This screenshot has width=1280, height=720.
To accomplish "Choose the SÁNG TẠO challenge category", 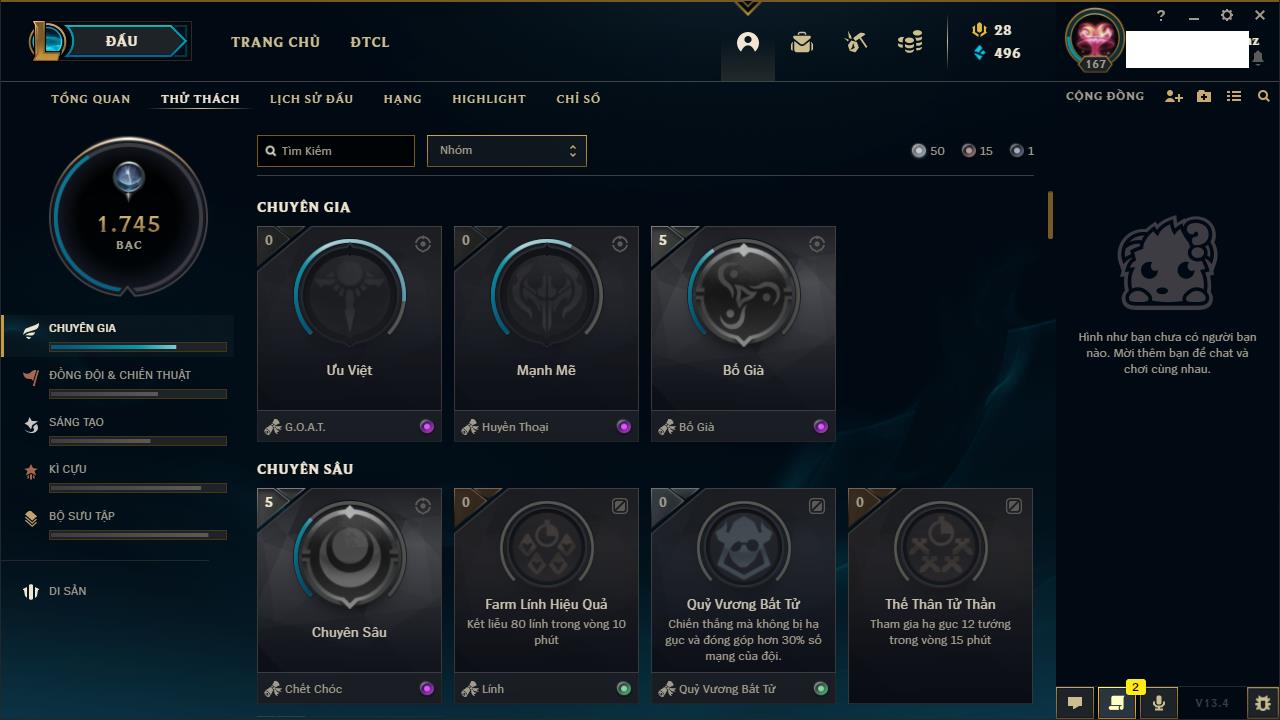I will tap(76, 422).
